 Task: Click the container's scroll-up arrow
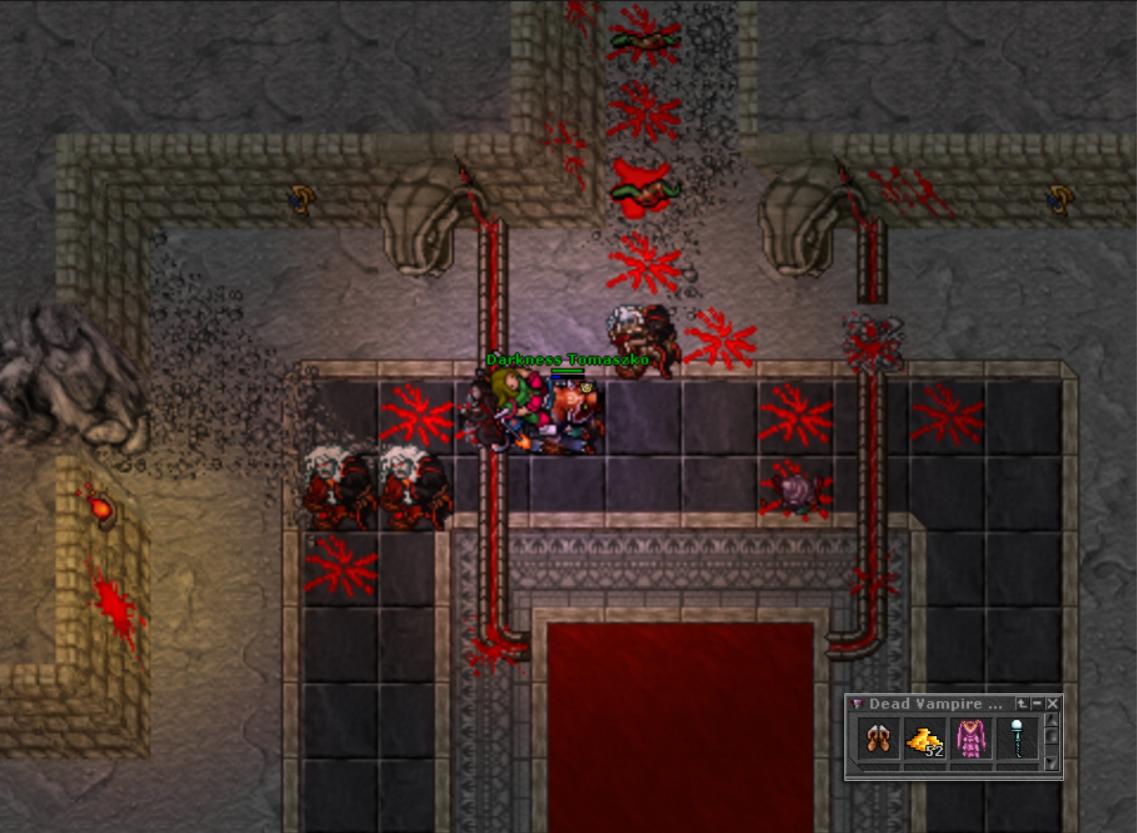coord(1051,720)
